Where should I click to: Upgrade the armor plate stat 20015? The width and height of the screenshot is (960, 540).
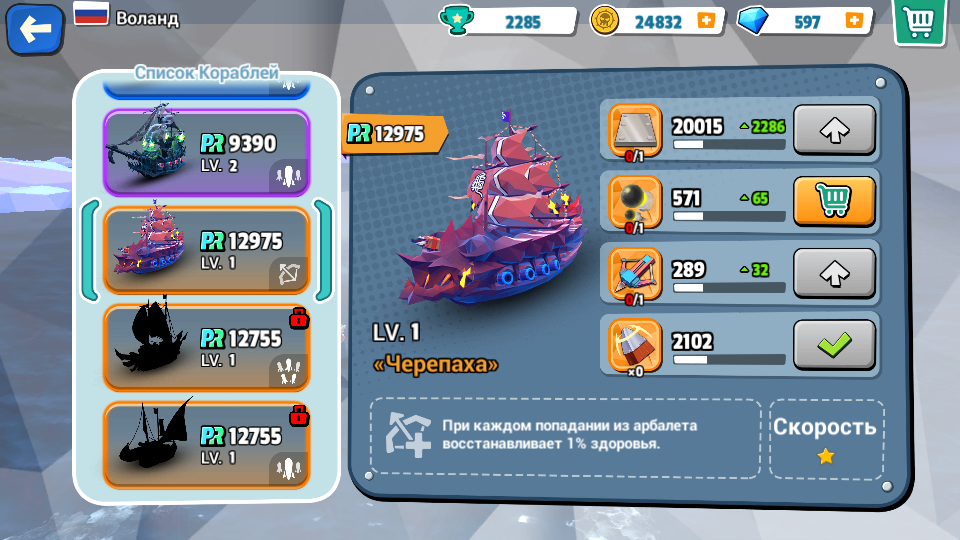(834, 129)
